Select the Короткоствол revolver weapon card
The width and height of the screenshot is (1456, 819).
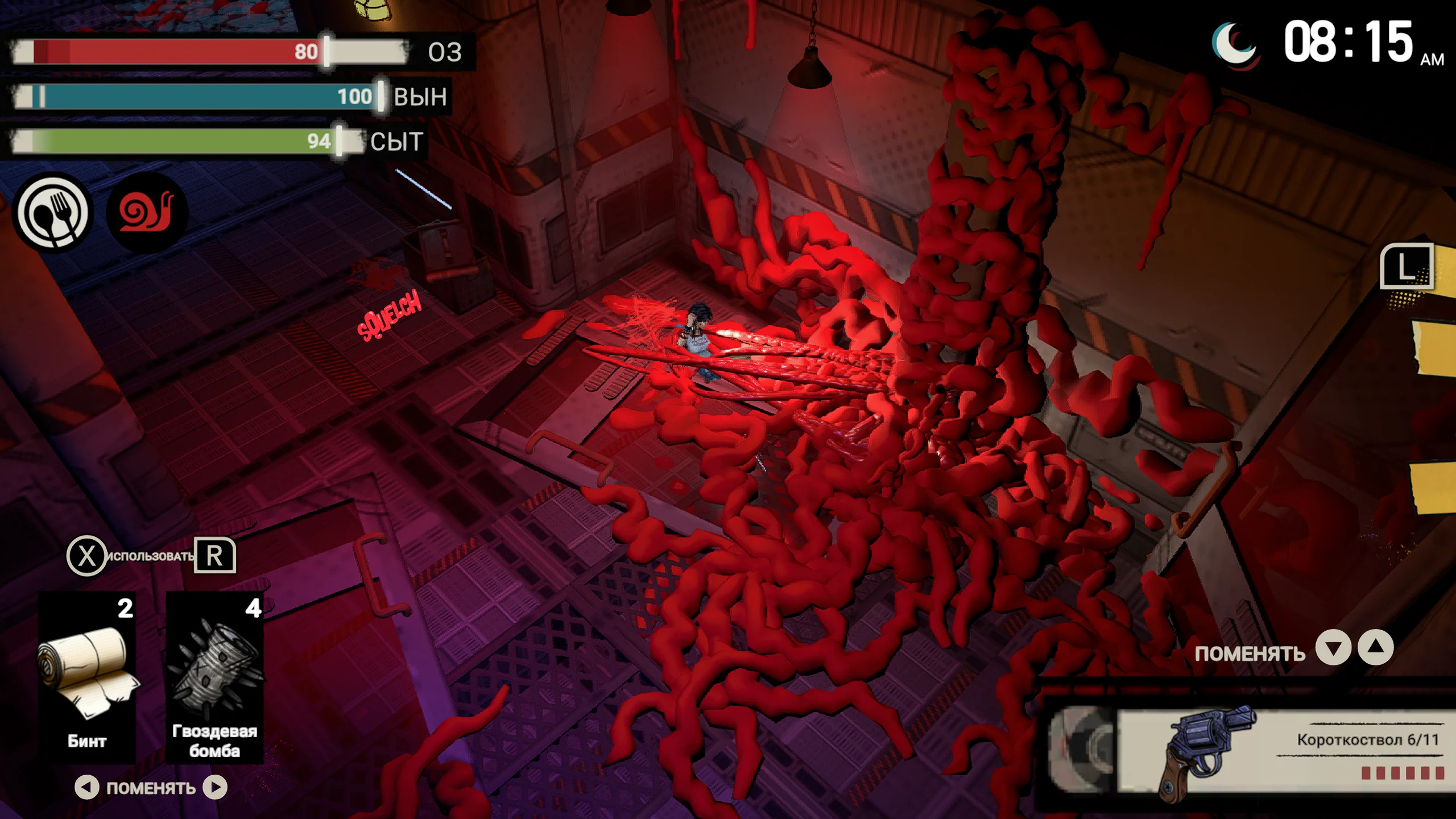(x=1280, y=751)
